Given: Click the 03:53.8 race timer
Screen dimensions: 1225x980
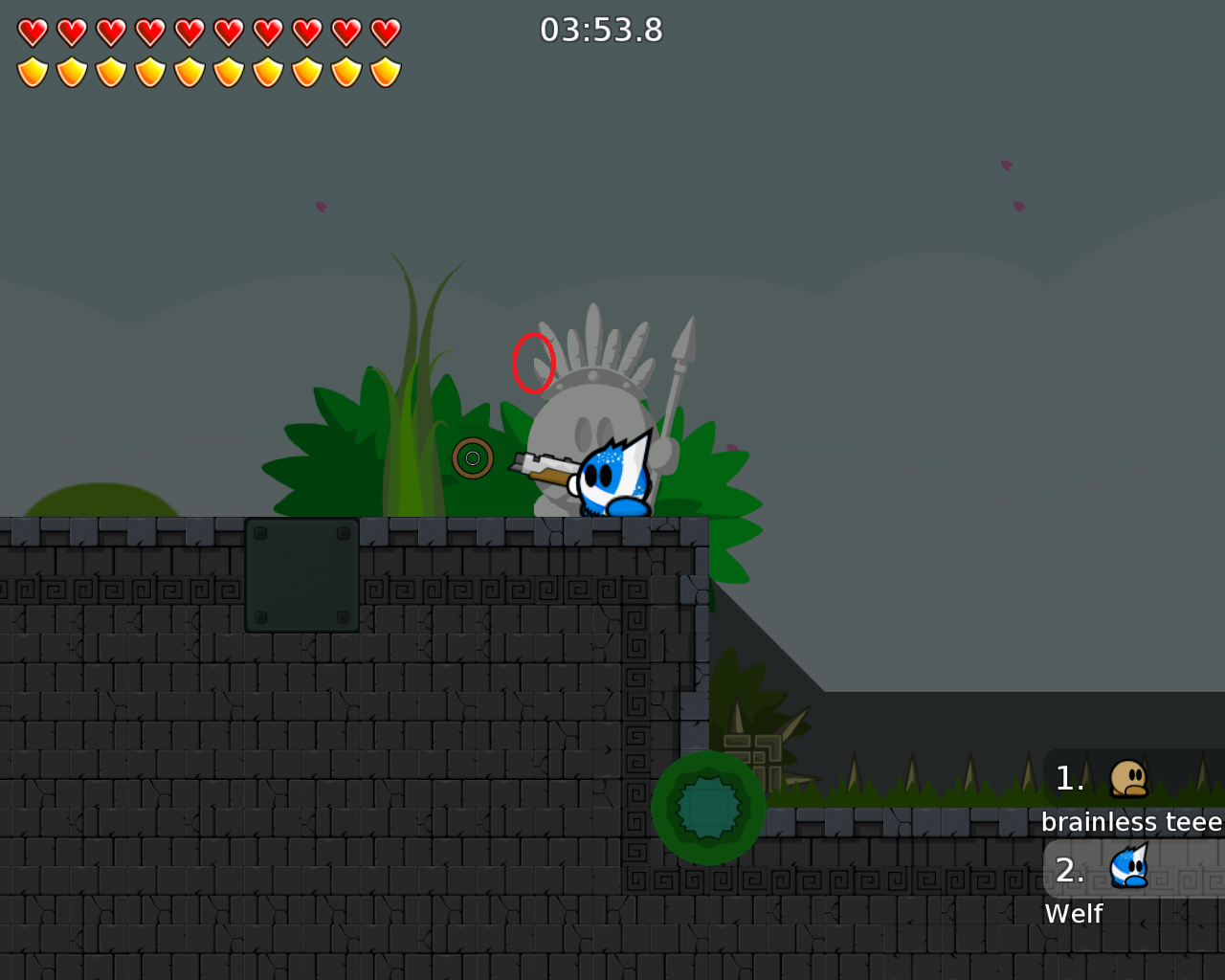Looking at the screenshot, I should (601, 30).
